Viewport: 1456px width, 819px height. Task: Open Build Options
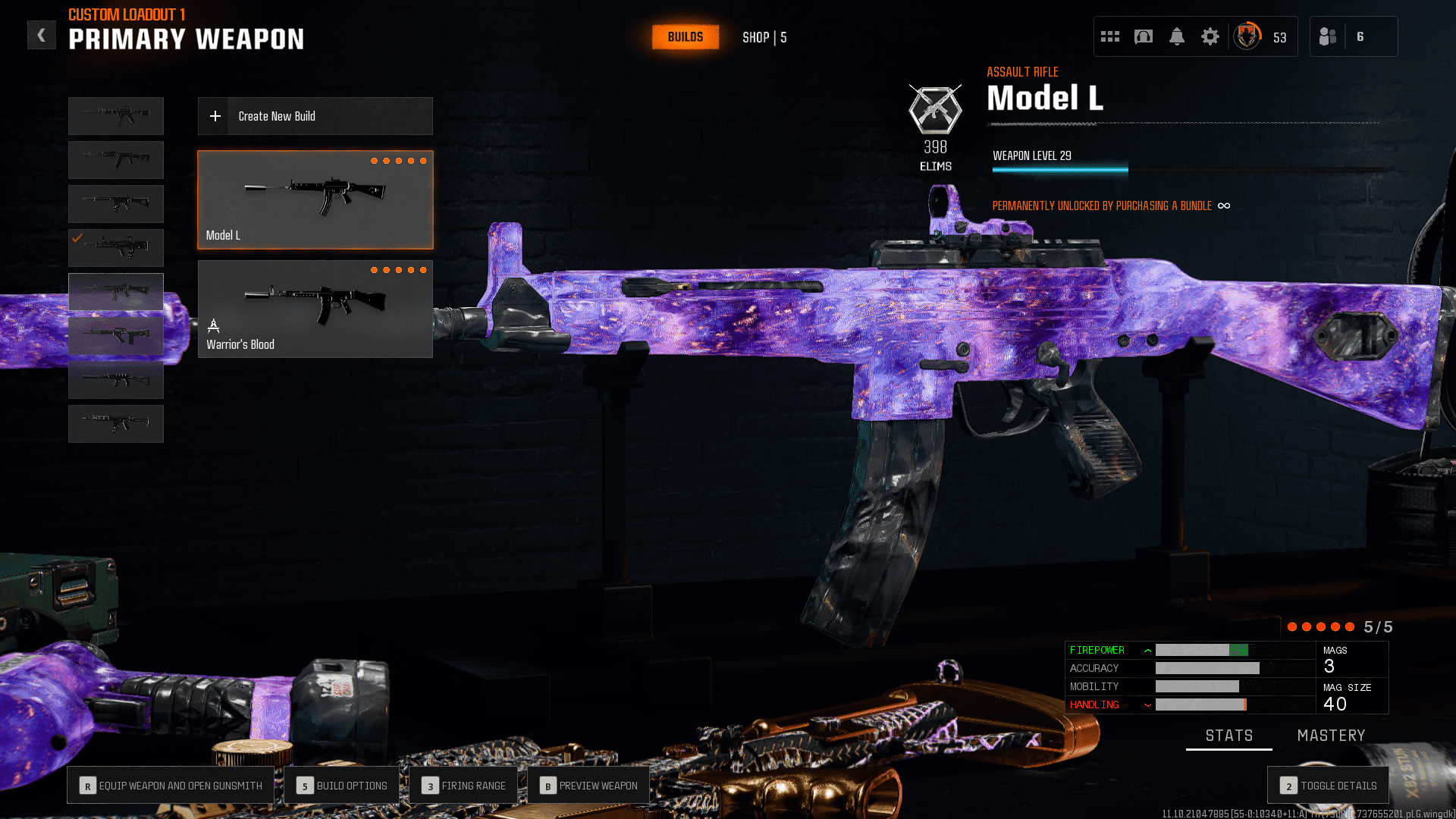(342, 786)
